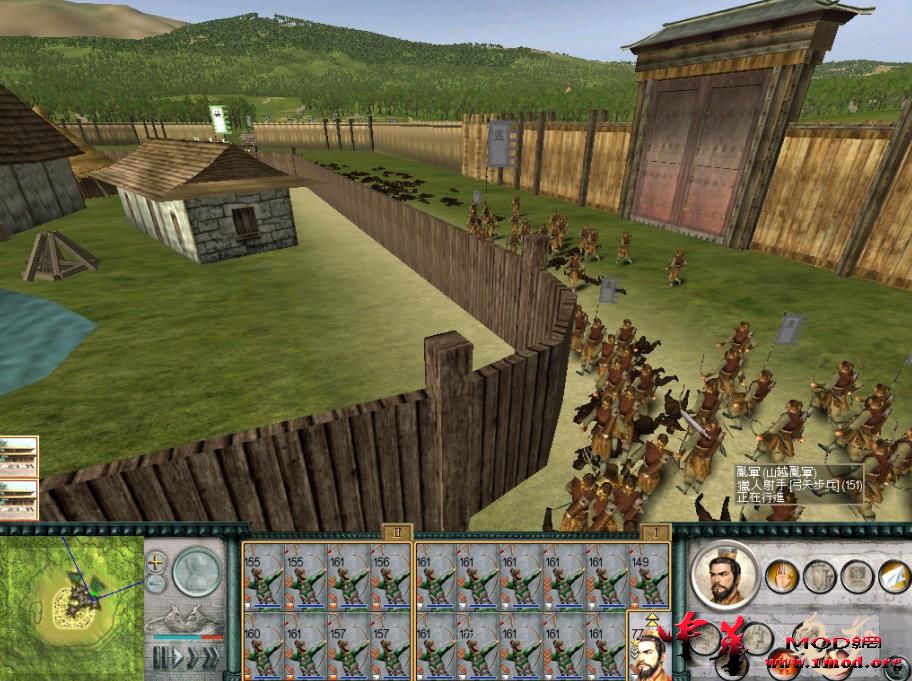Click the lower gate thumbnail above the minimap

[x=19, y=499]
